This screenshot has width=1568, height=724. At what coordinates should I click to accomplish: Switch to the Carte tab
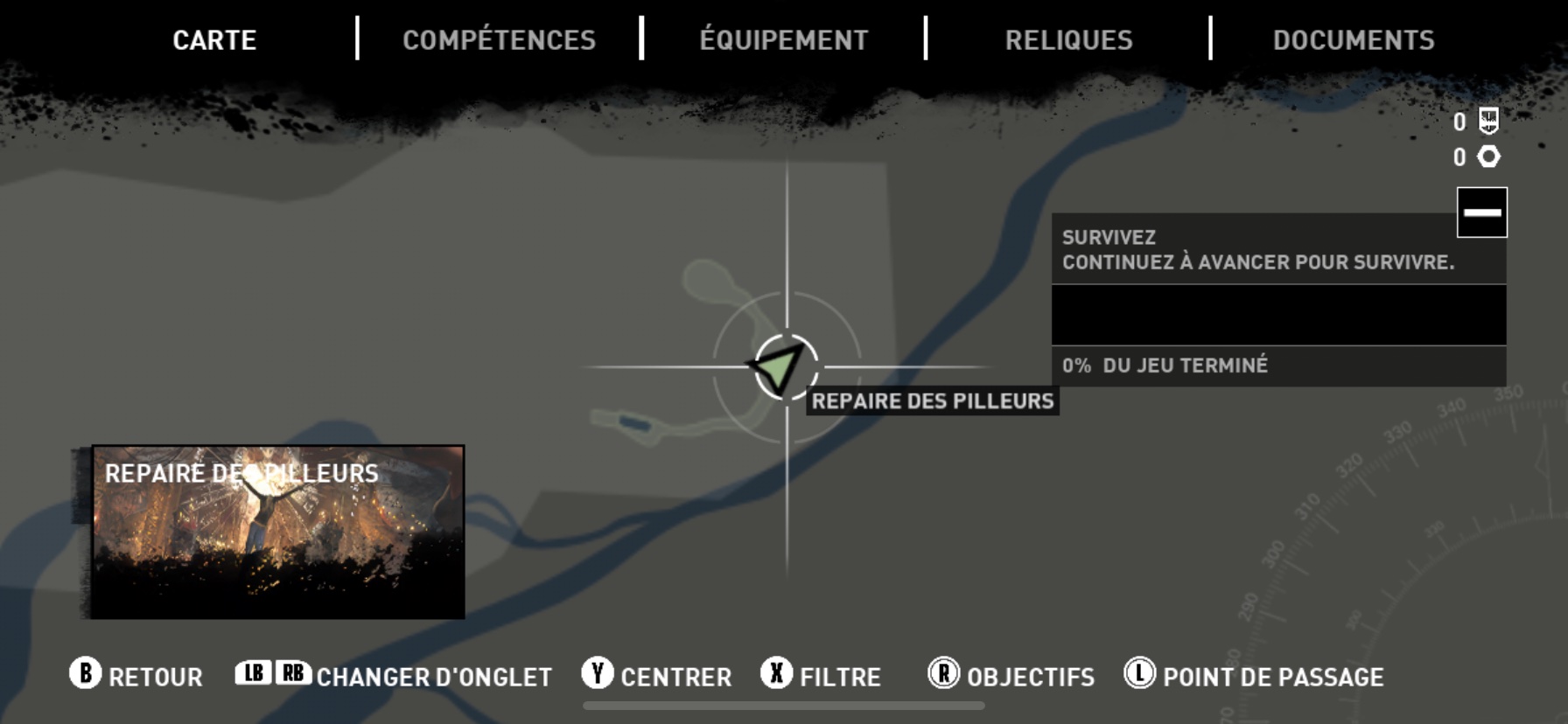[214, 40]
